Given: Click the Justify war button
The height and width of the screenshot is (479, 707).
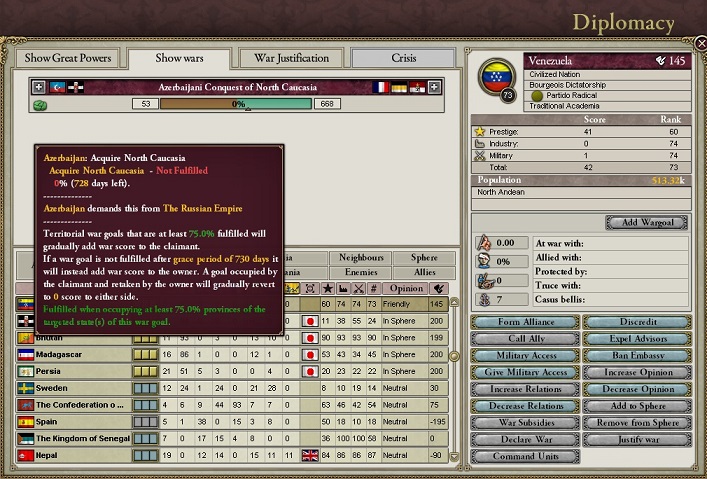Looking at the screenshot, I should pos(635,440).
